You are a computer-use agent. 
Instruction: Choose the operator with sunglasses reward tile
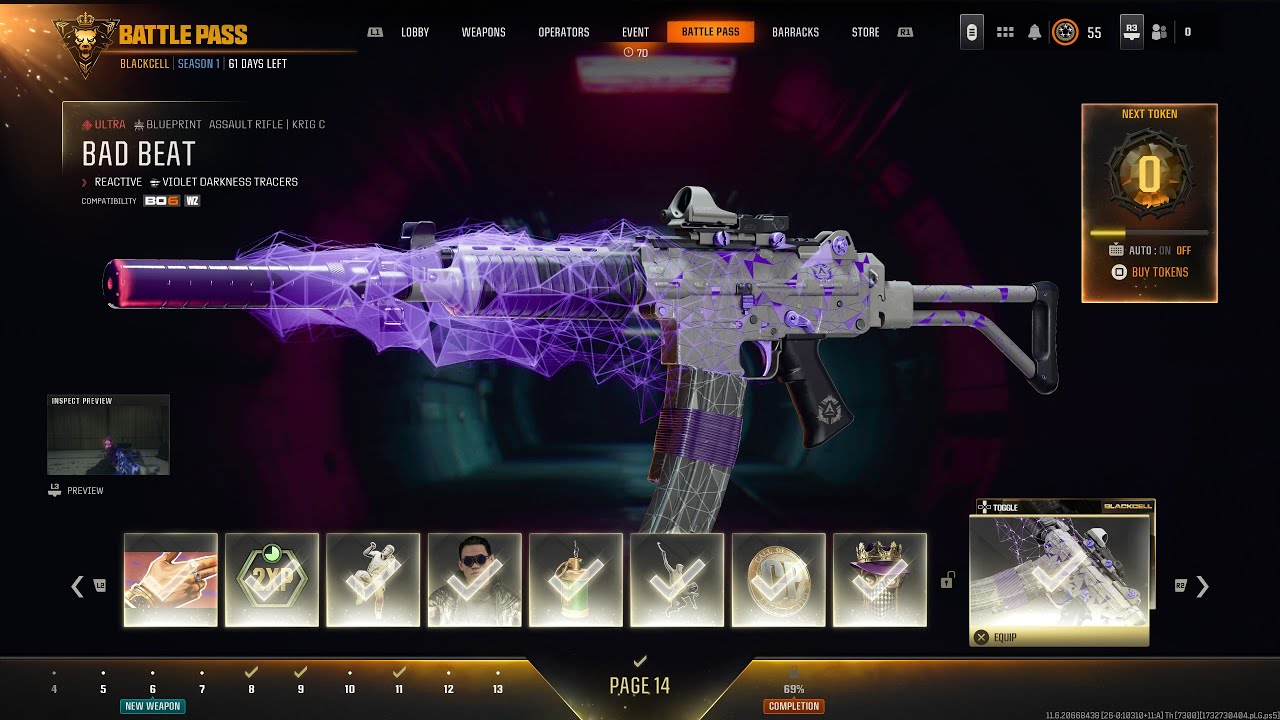click(475, 580)
